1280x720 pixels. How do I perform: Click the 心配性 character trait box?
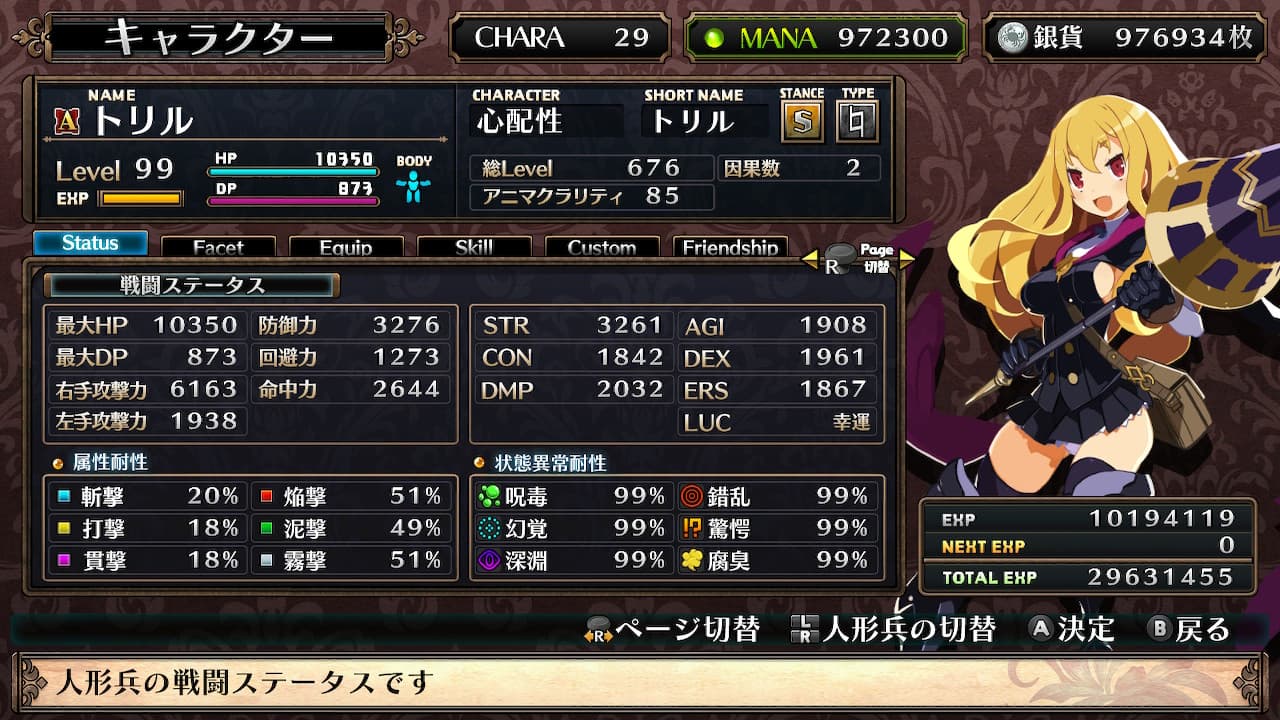[x=546, y=122]
